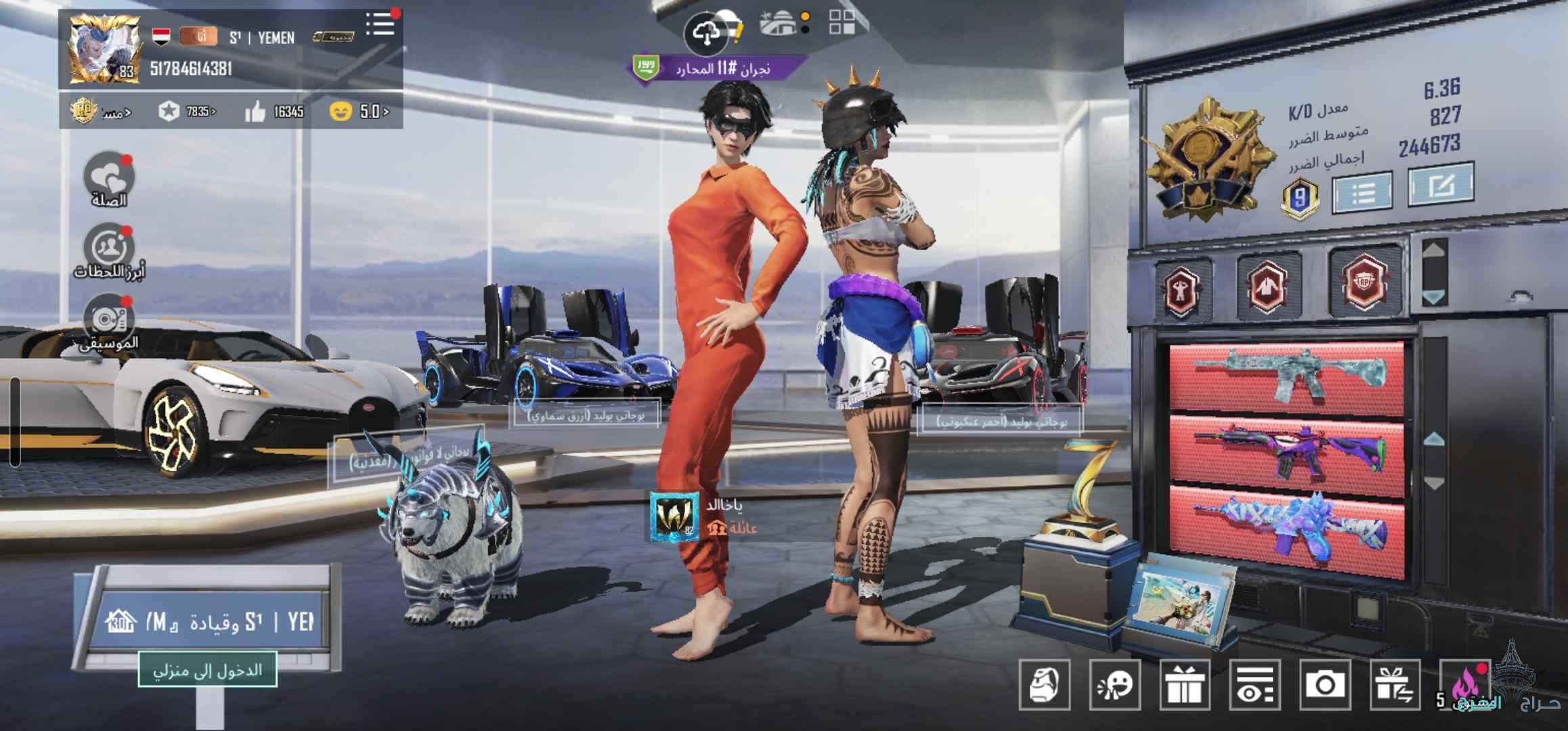View the popularity count 7835
The width and height of the screenshot is (1568, 731).
188,112
